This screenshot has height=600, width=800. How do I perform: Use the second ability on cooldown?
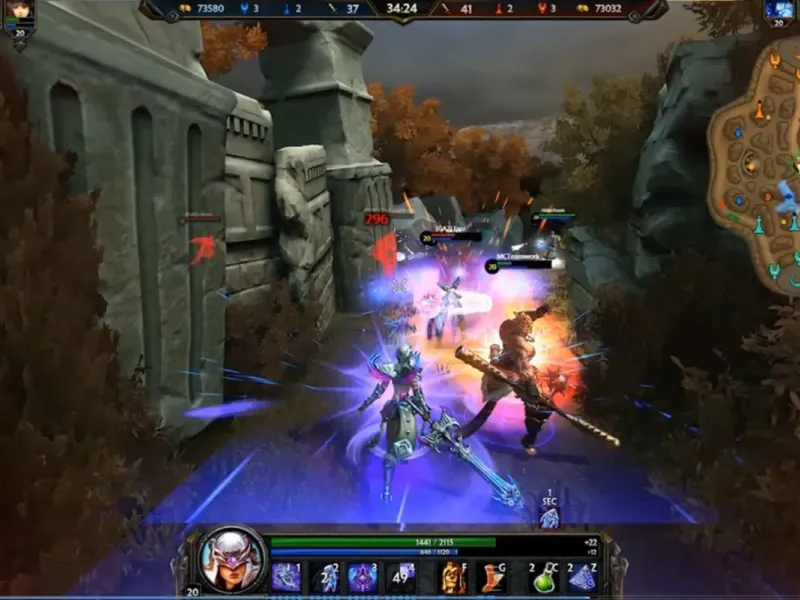[324, 577]
